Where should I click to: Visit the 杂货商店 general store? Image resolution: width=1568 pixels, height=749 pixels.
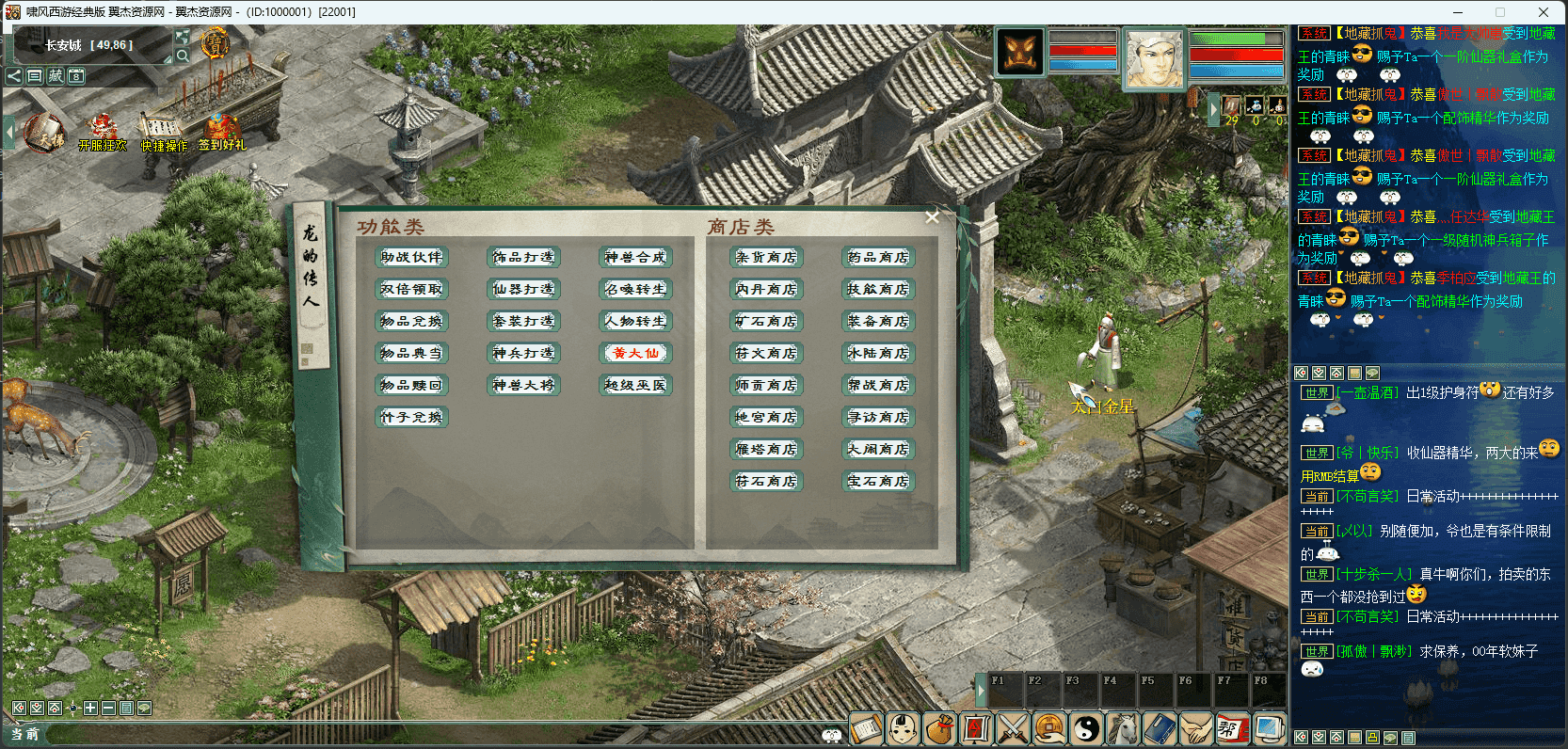(x=766, y=257)
